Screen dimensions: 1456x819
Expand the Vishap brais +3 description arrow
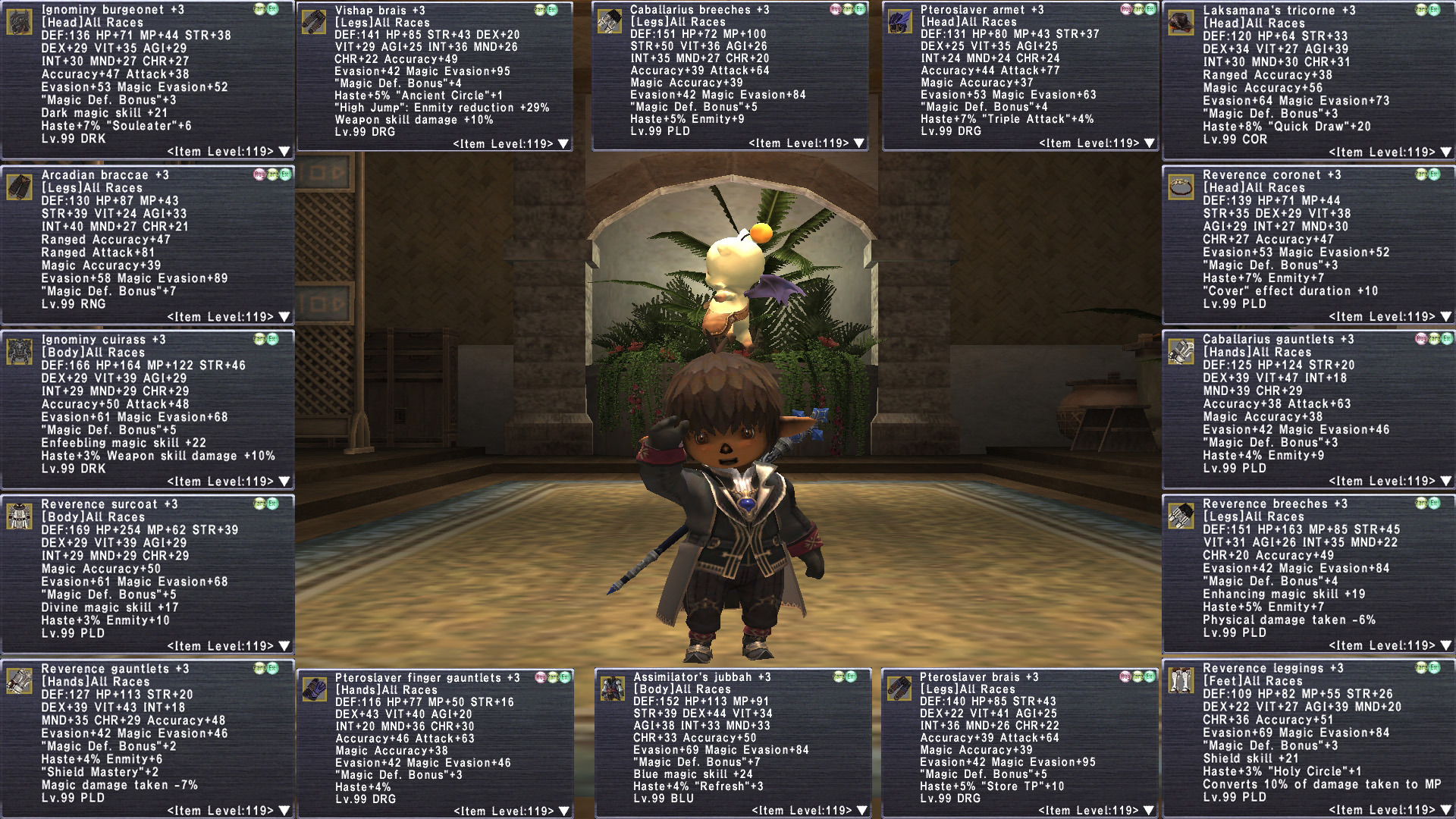pyautogui.click(x=563, y=144)
